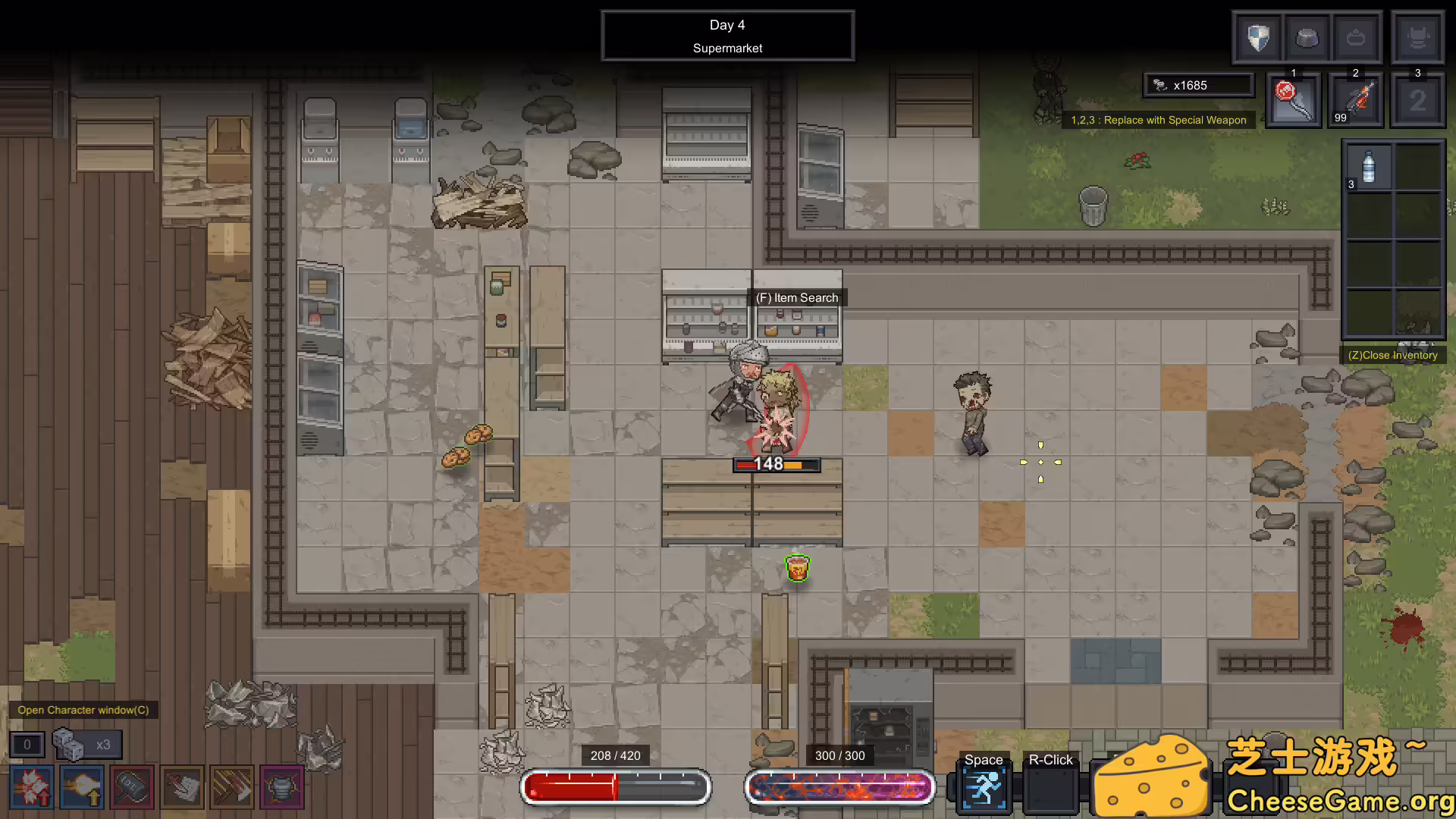1456x819 pixels.
Task: Click the helmet equipment slot
Action: click(1307, 37)
